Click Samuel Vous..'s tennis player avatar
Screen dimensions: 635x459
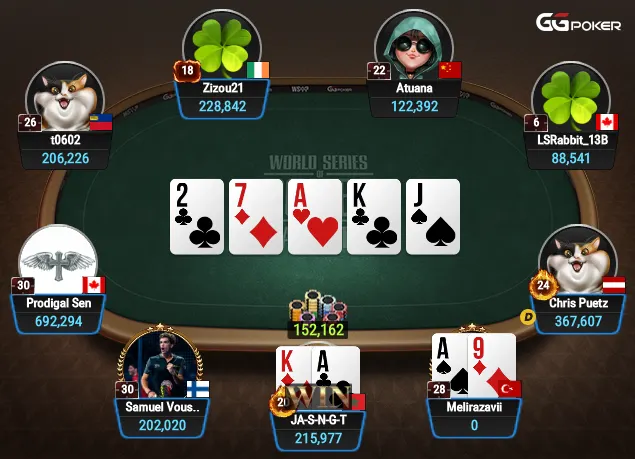pyautogui.click(x=161, y=363)
